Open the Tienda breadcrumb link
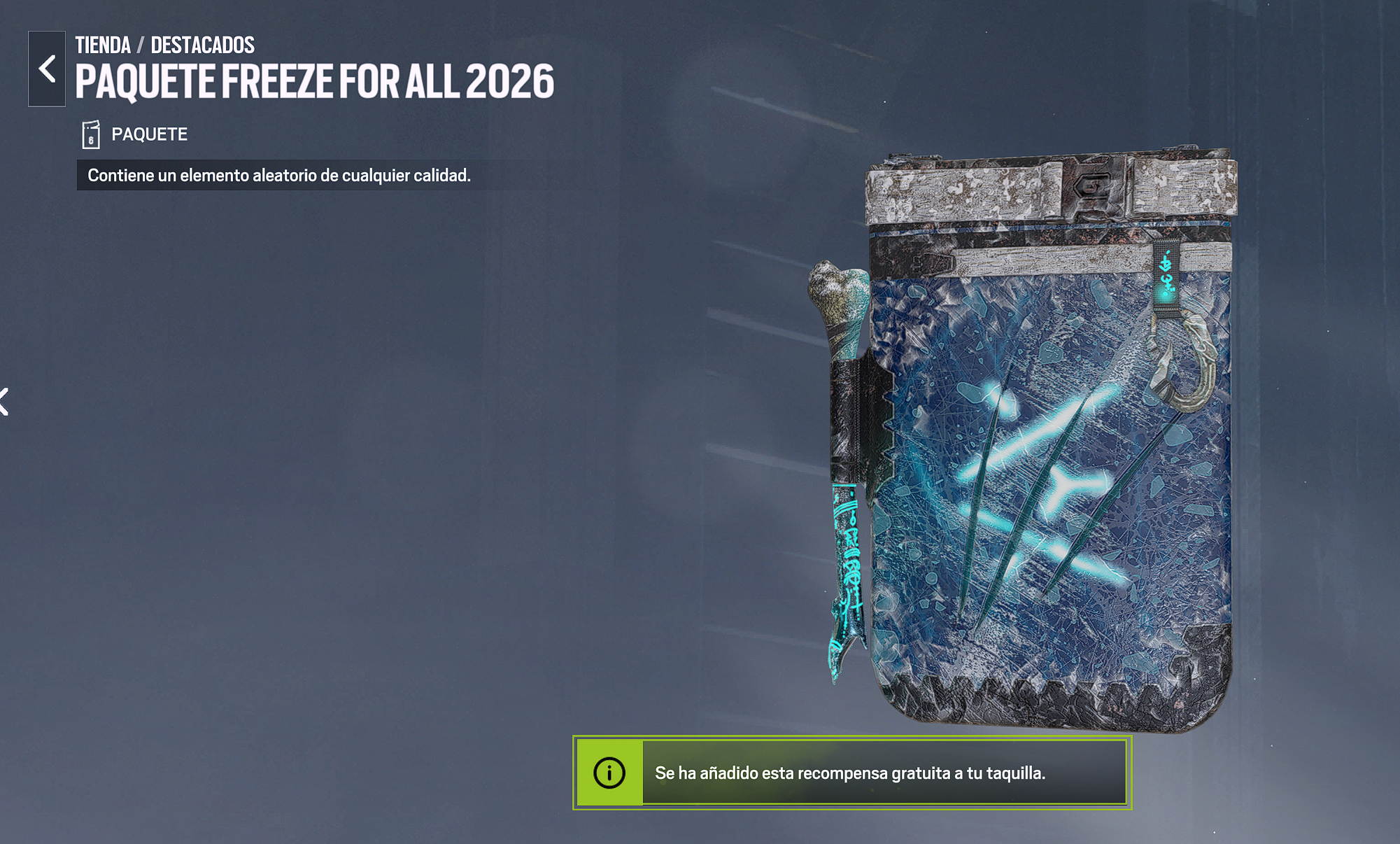 pos(103,45)
